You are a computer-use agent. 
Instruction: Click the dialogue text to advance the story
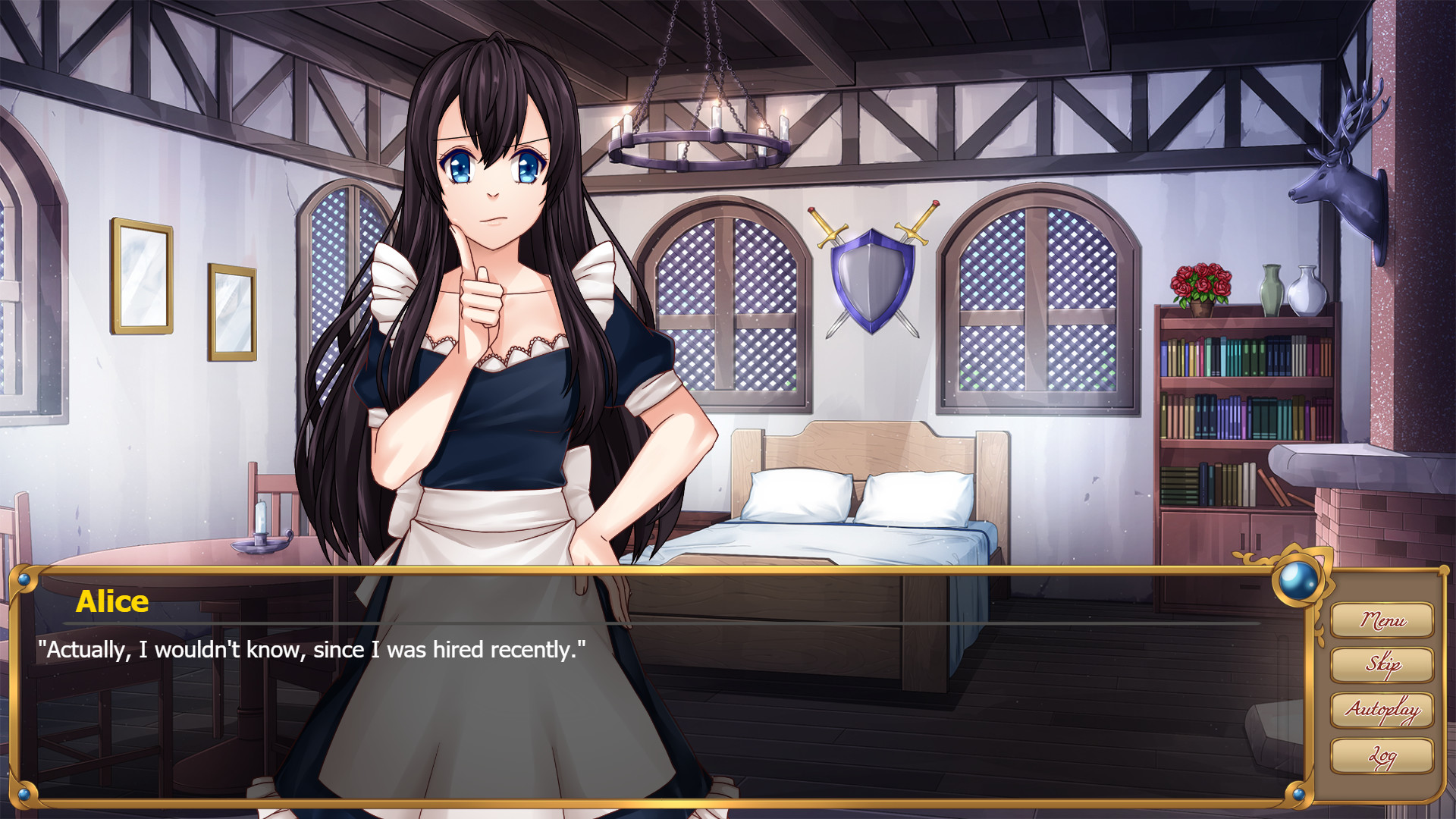311,648
